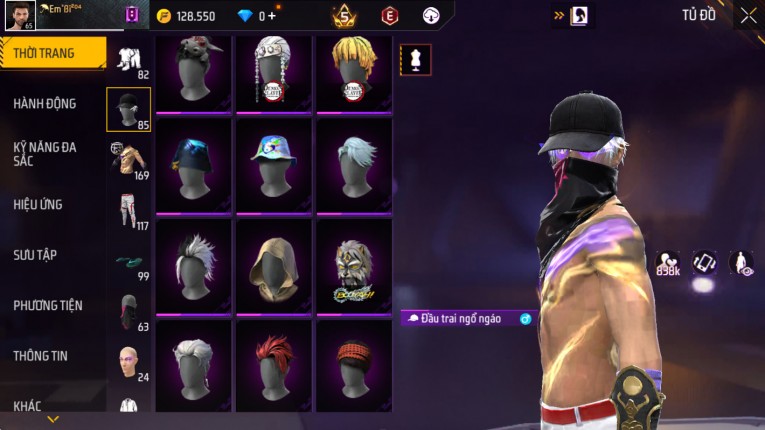The height and width of the screenshot is (430, 765).
Task: Open the HIỆU ỨNG category
Action: 38,204
